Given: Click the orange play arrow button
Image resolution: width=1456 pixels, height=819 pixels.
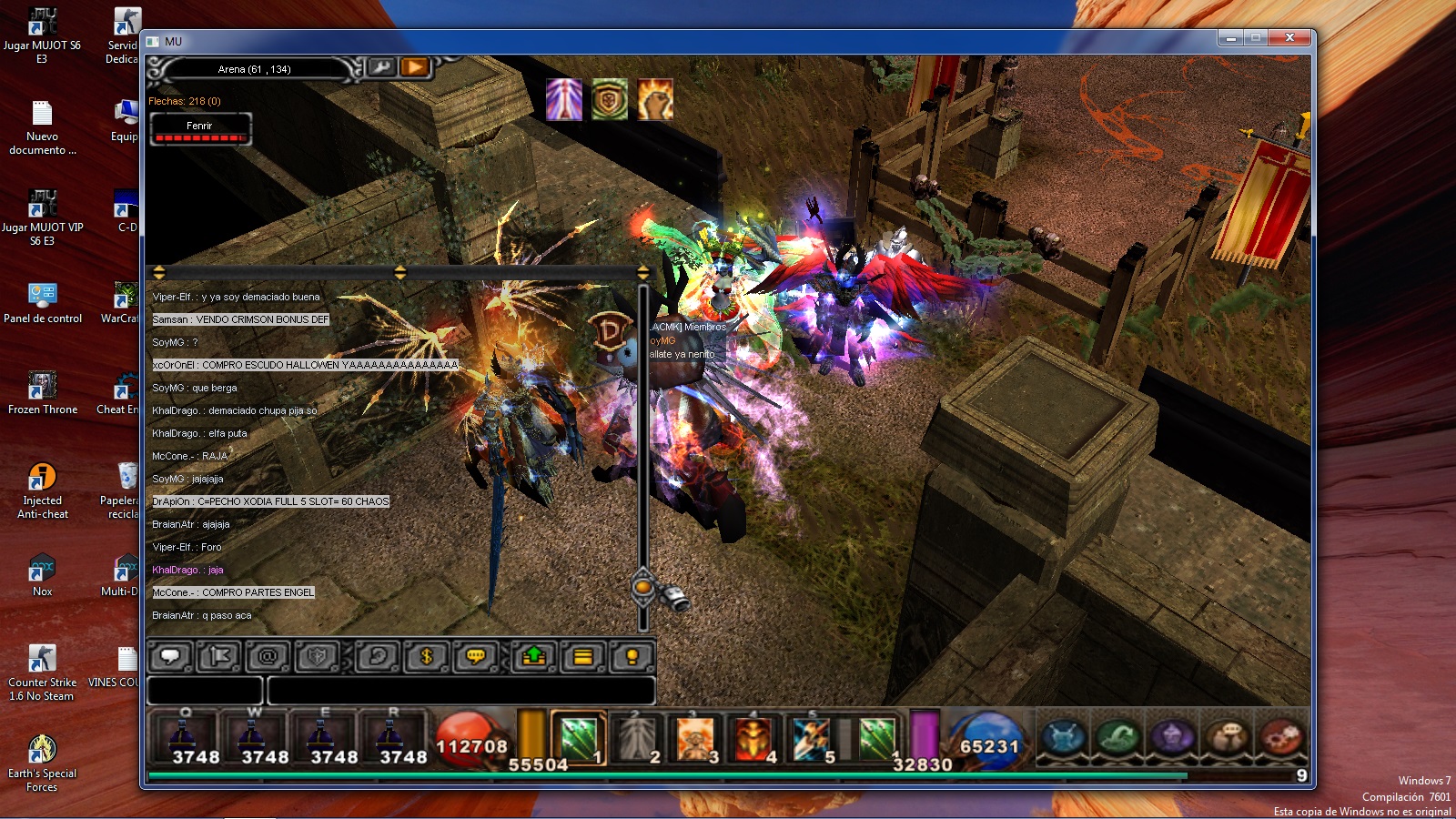Looking at the screenshot, I should click(x=414, y=66).
